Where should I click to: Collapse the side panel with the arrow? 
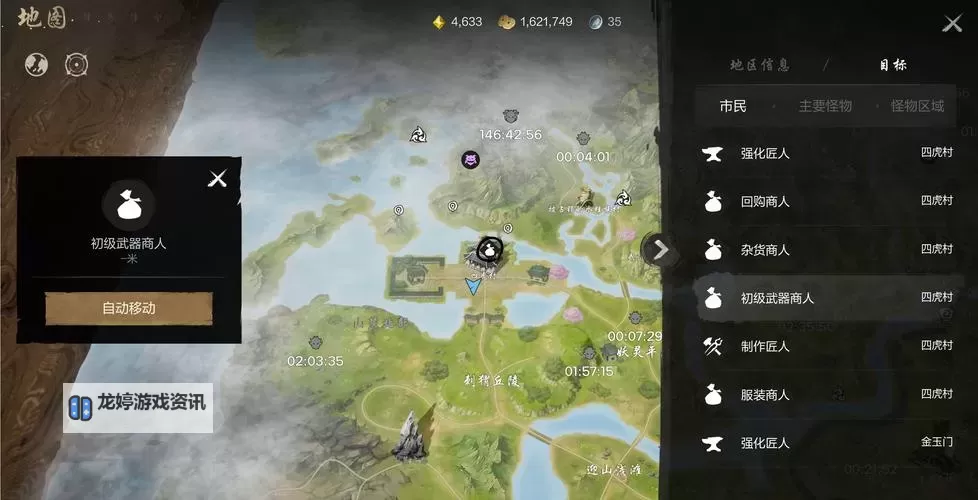[x=660, y=249]
